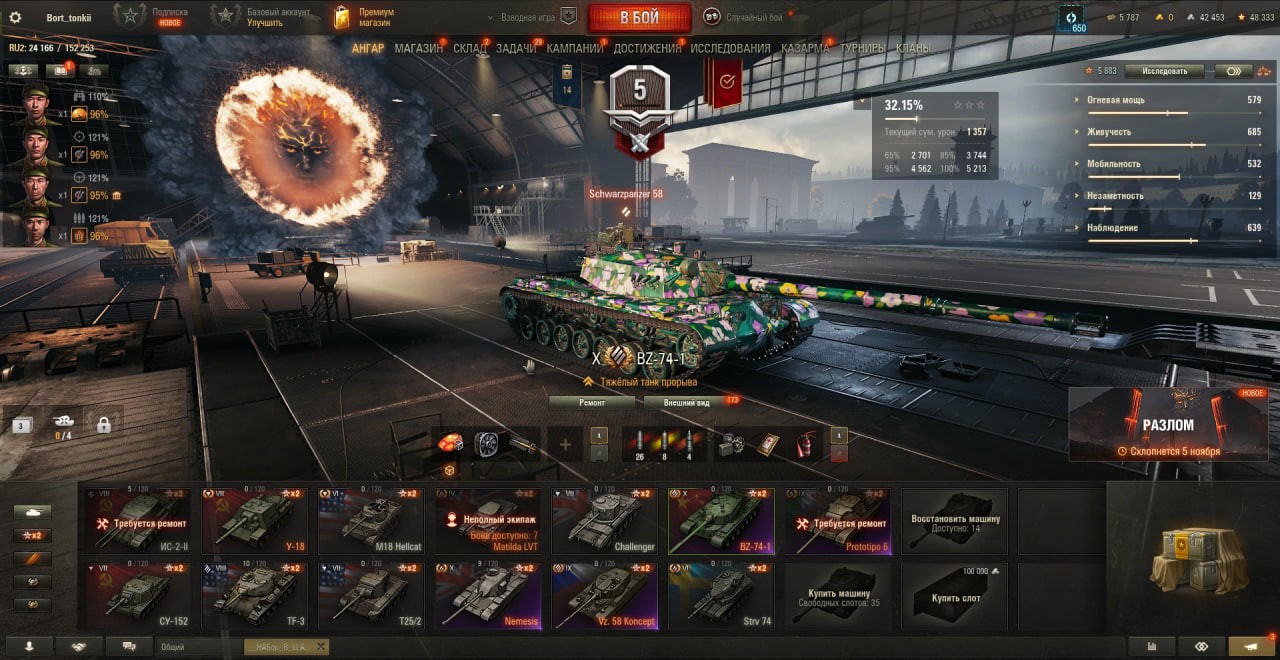Image resolution: width=1280 pixels, height=660 pixels.
Task: Select the Случайный бой mode dropdown
Action: click(745, 17)
